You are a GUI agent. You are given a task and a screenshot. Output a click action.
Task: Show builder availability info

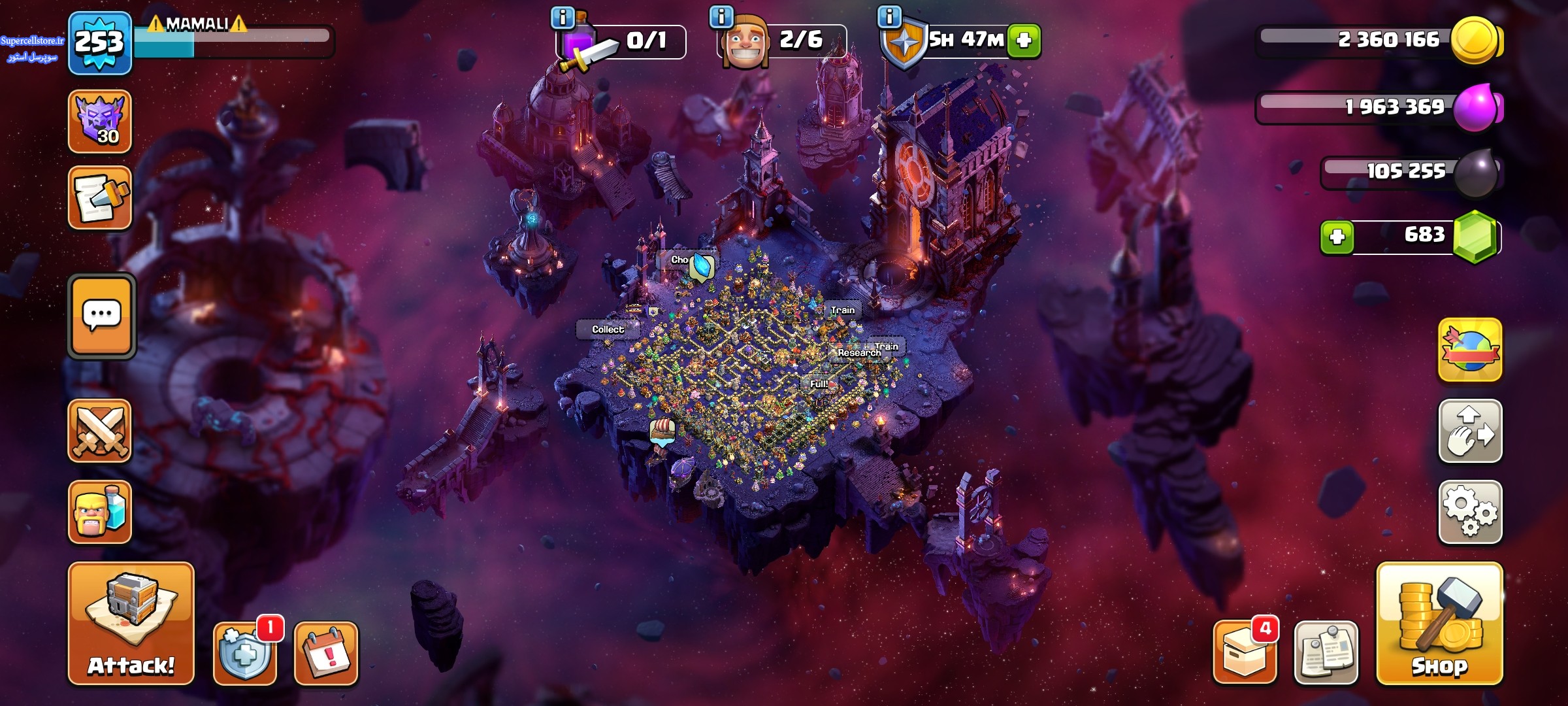tap(721, 17)
